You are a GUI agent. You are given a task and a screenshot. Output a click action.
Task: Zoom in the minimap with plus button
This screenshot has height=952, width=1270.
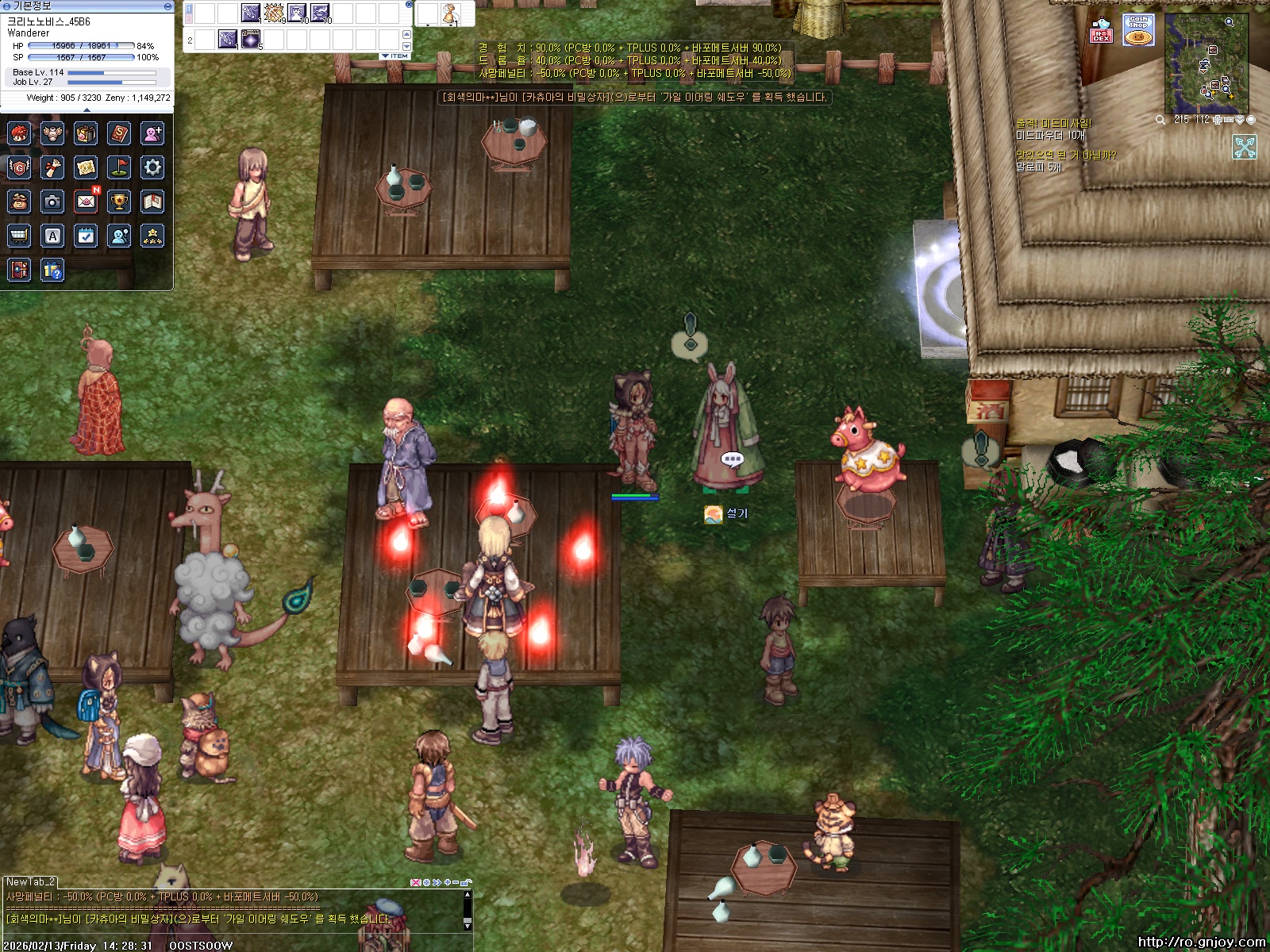1217,120
